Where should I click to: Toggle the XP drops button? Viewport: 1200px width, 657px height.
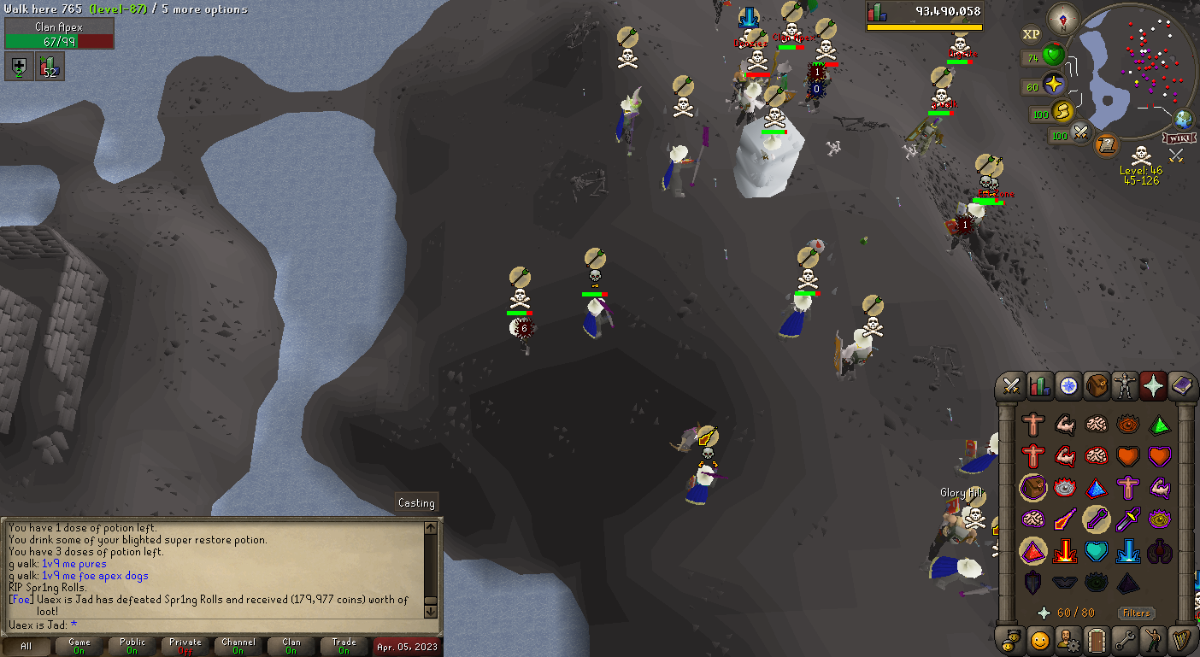[x=1031, y=34]
